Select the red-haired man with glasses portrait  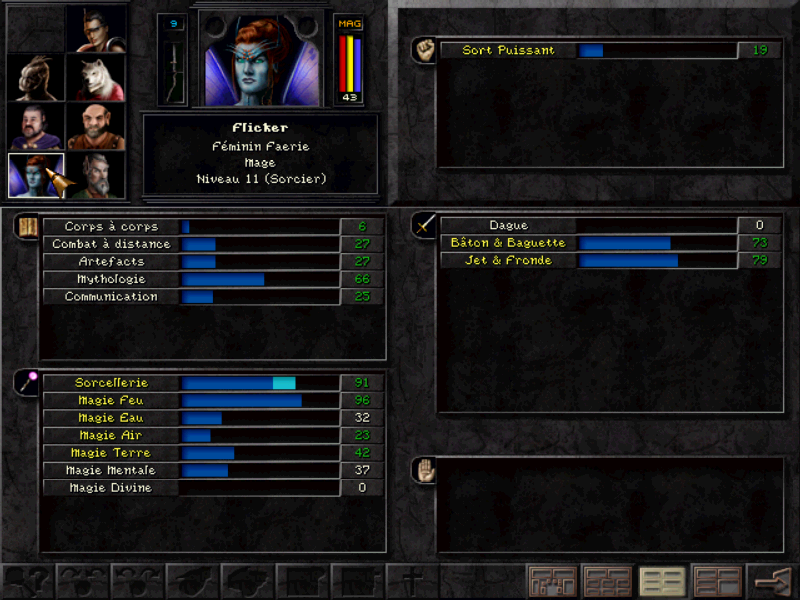click(x=96, y=28)
